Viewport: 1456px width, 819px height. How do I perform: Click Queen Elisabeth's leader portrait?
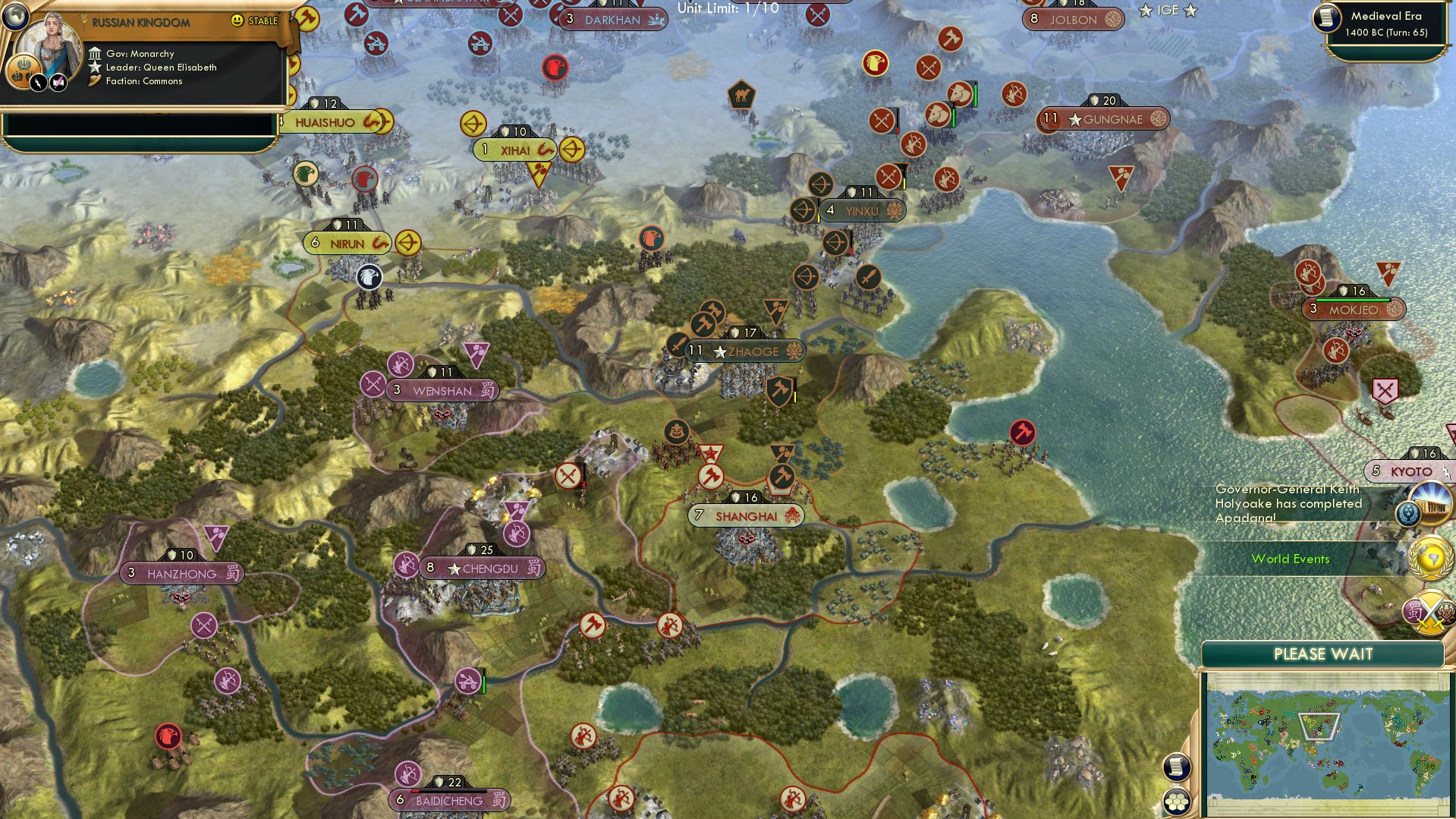click(x=50, y=42)
